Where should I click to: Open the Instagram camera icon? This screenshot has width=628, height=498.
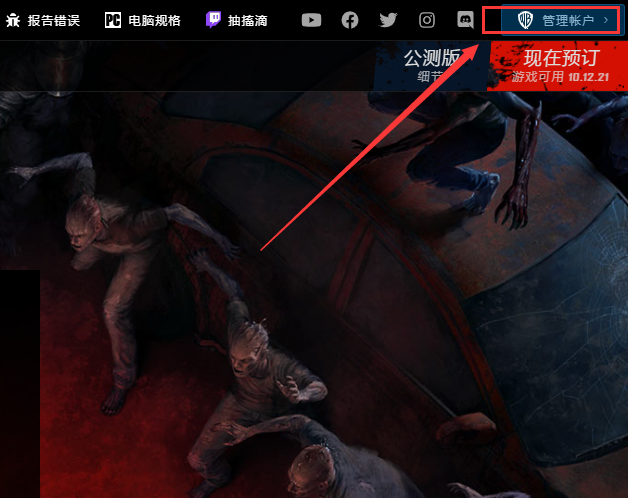[x=427, y=20]
